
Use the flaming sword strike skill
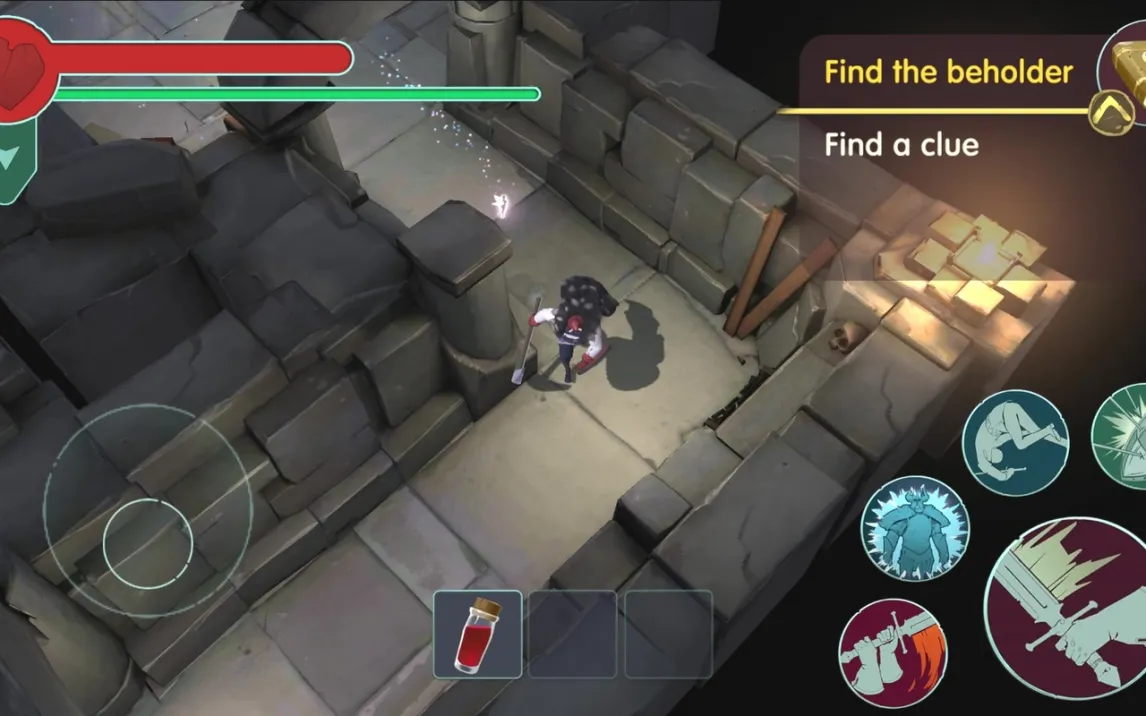pos(892,652)
